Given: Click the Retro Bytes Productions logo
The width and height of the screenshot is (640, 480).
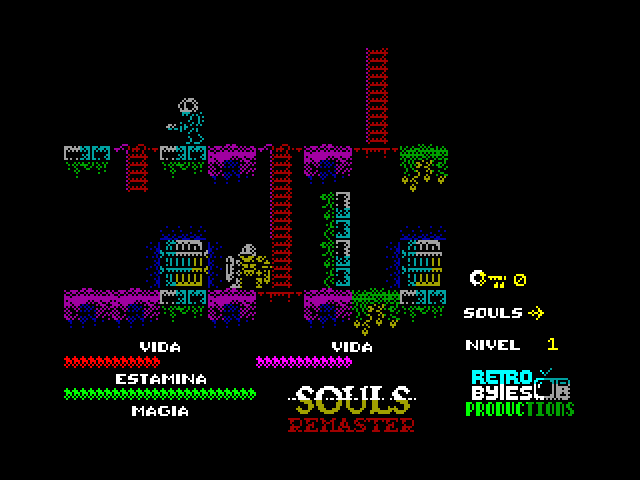Looking at the screenshot, I should click(521, 393).
